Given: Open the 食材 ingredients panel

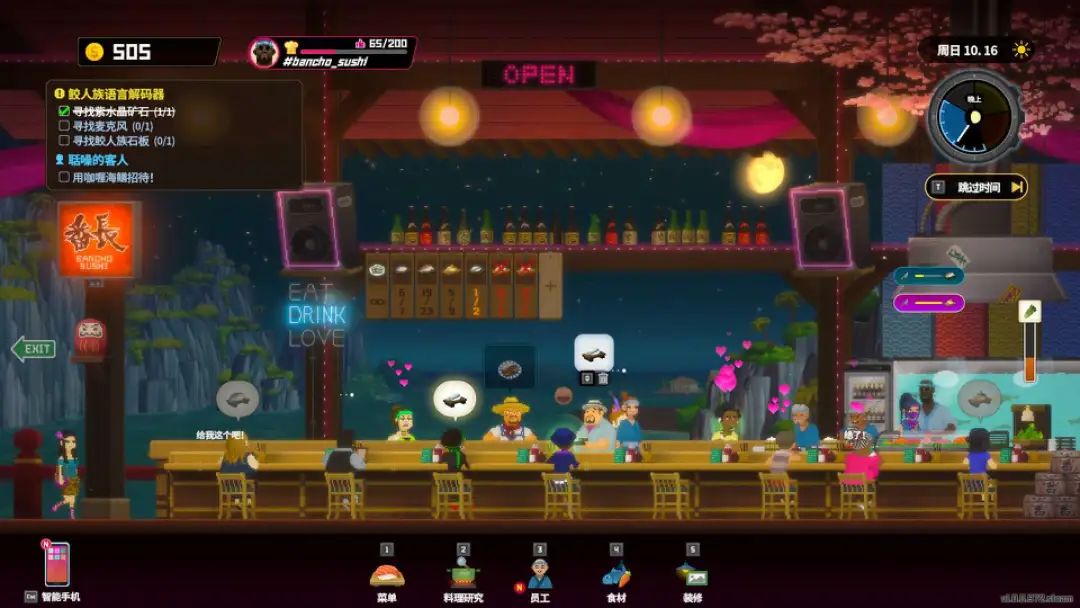Looking at the screenshot, I should click(x=616, y=575).
